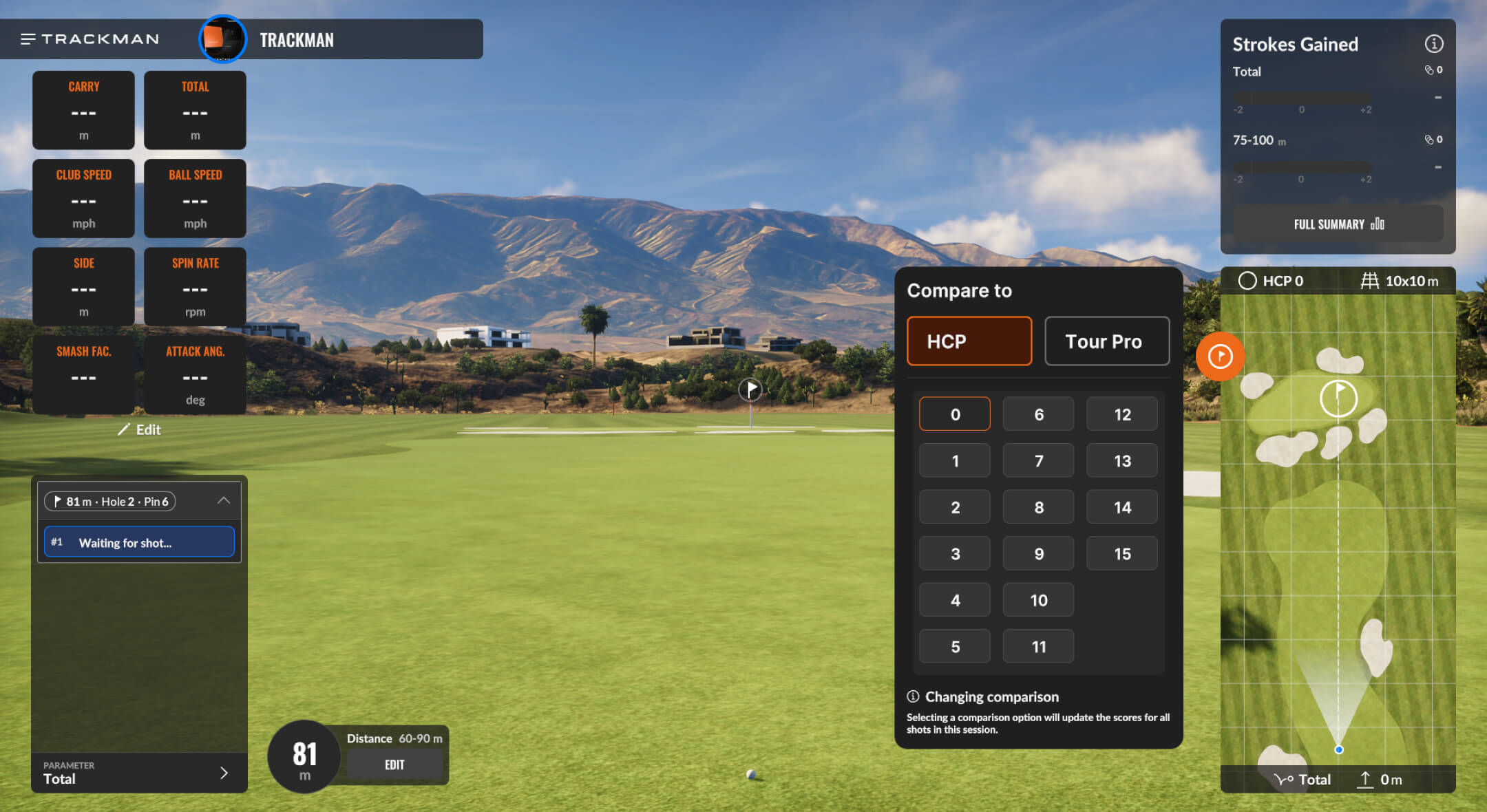
Task: Choose handicap 3 from the list
Action: (954, 554)
